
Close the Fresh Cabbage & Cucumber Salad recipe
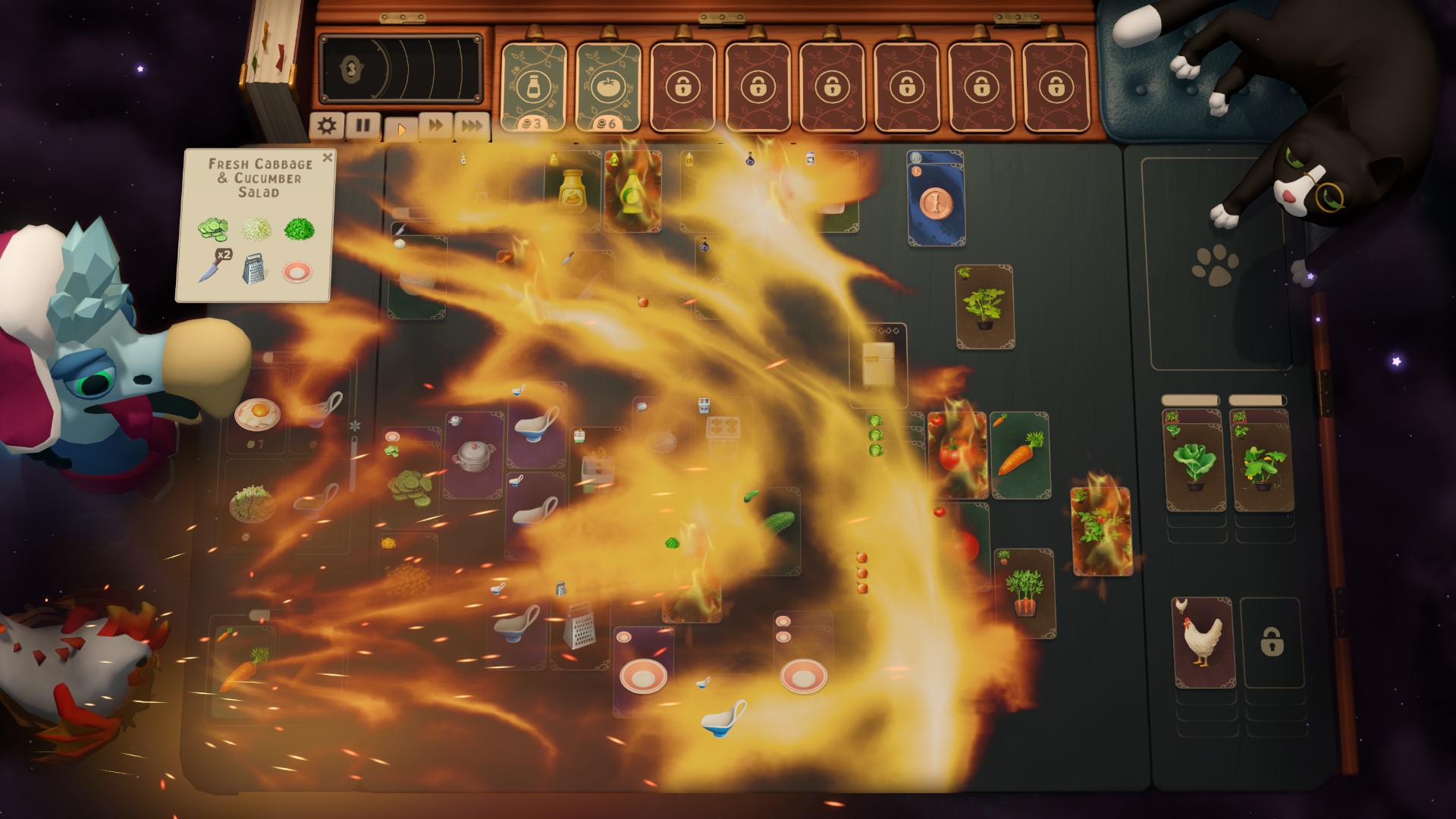coord(328,158)
